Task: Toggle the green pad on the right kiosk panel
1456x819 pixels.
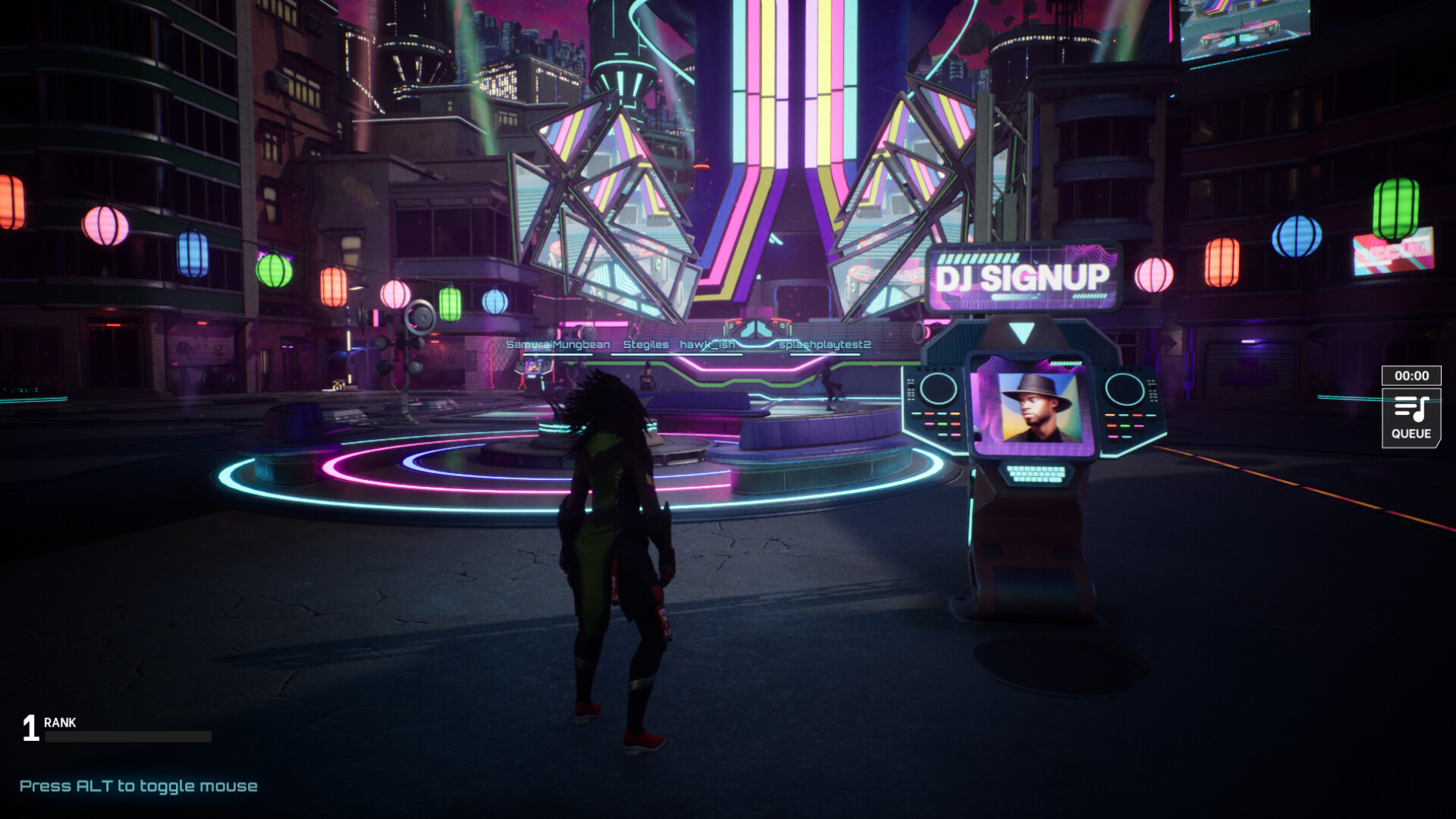Action: click(1124, 427)
